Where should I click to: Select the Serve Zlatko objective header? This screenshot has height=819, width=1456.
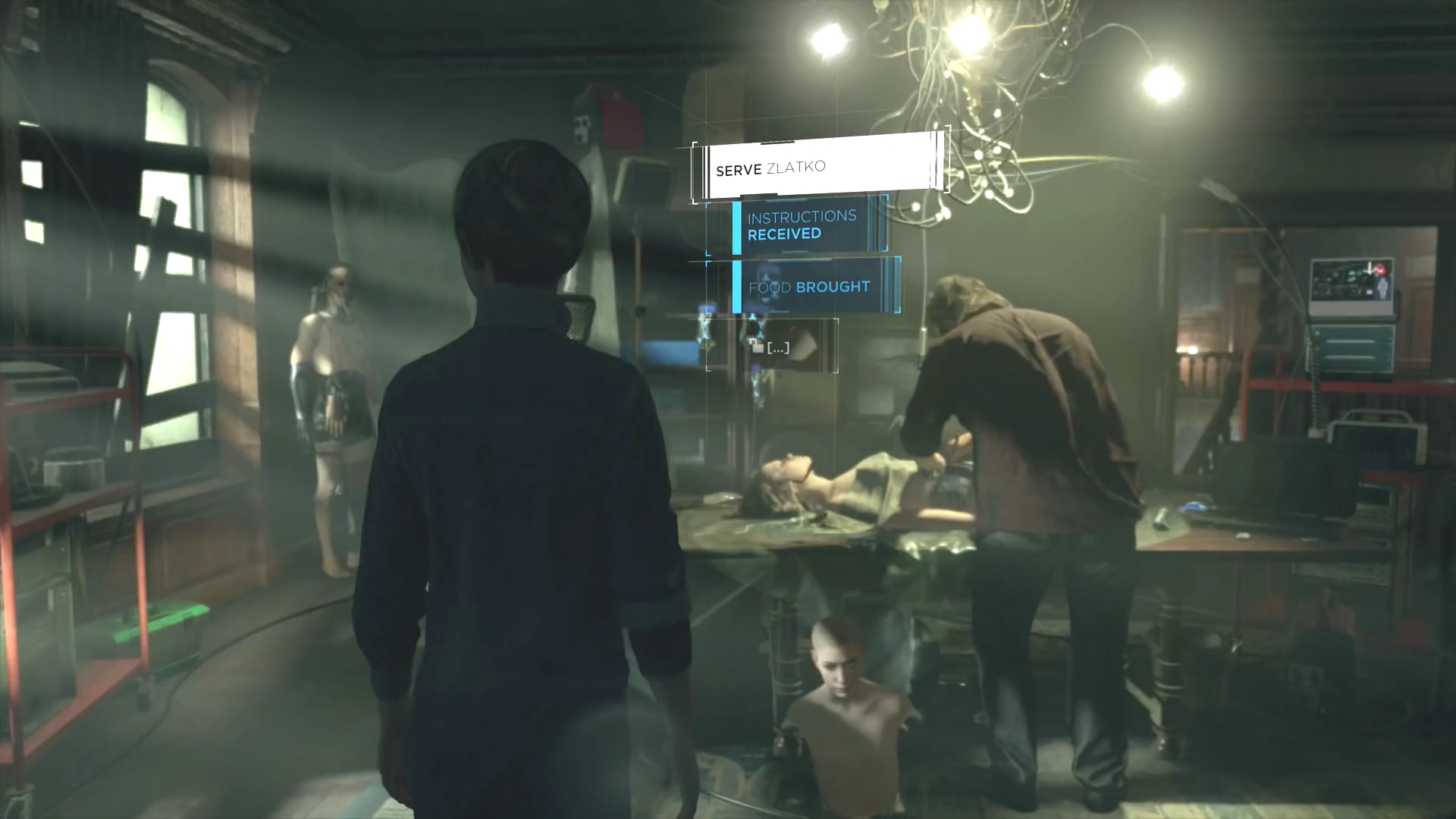coord(819,166)
